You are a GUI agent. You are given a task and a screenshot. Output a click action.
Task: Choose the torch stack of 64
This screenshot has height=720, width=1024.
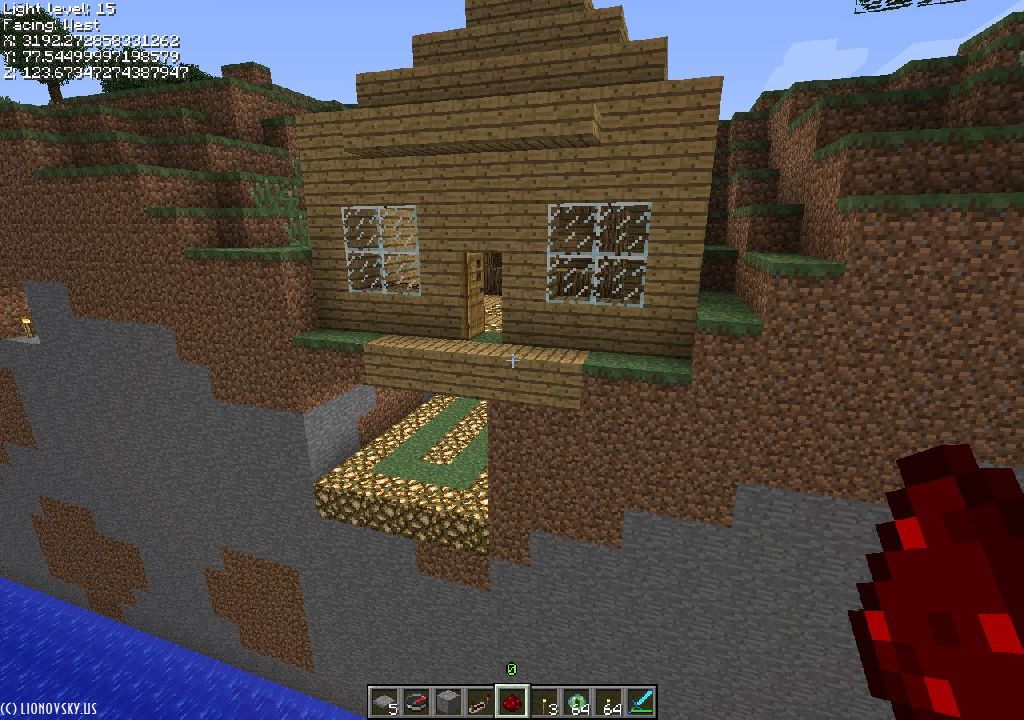point(608,701)
